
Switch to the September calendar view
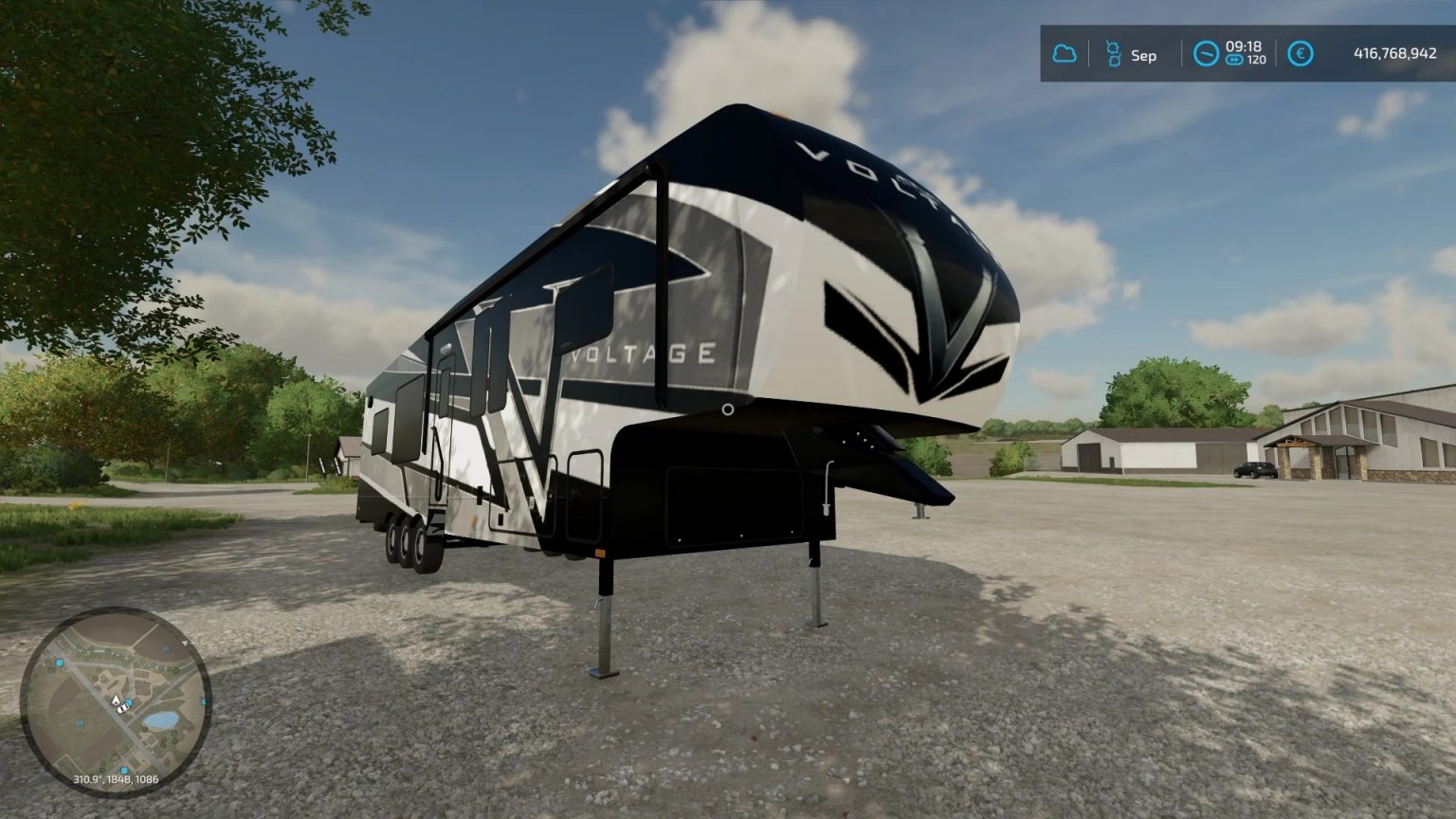[1144, 55]
